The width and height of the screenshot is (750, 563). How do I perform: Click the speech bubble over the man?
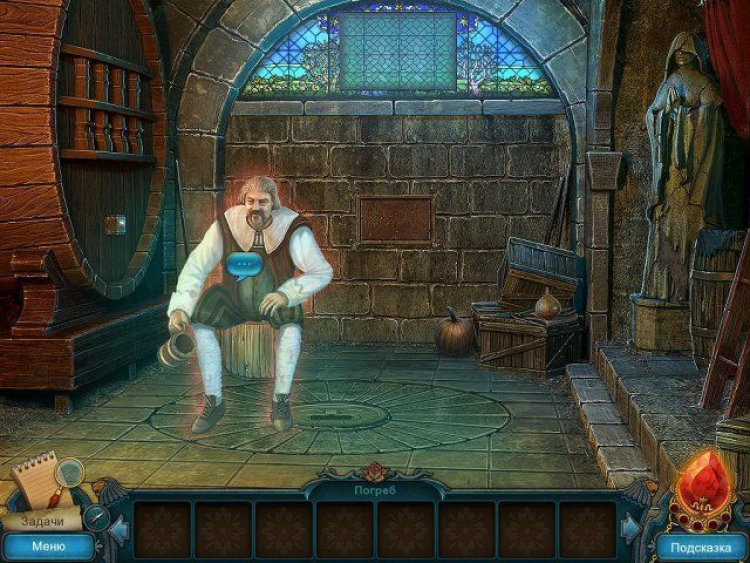coord(244,265)
